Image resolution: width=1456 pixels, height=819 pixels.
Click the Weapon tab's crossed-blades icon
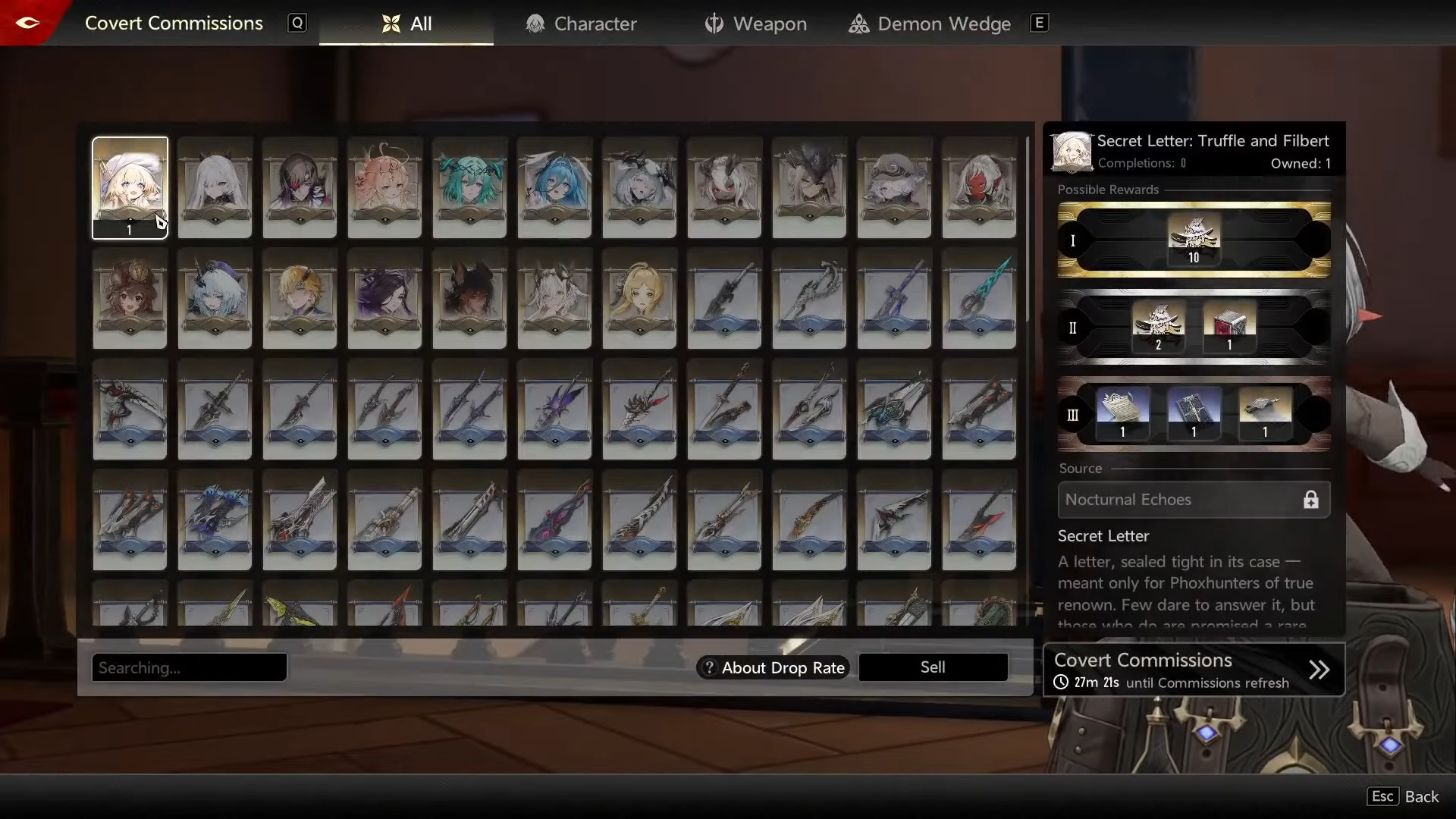pyautogui.click(x=714, y=24)
